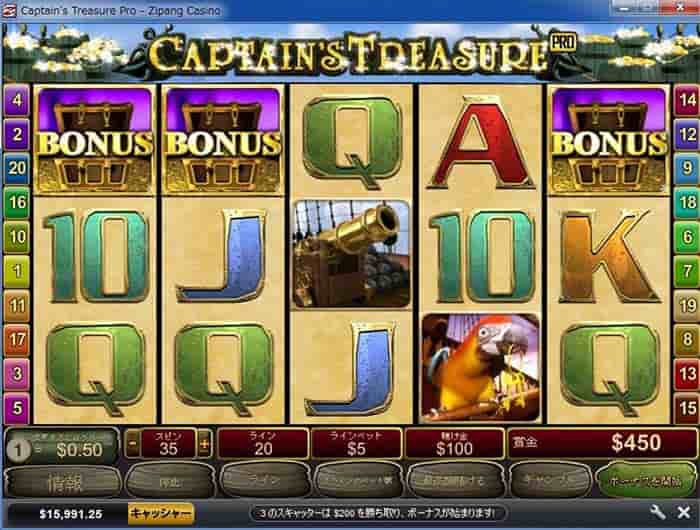Open the キャッシャー cashier
Screen dimensions: 700x530
point(160,514)
